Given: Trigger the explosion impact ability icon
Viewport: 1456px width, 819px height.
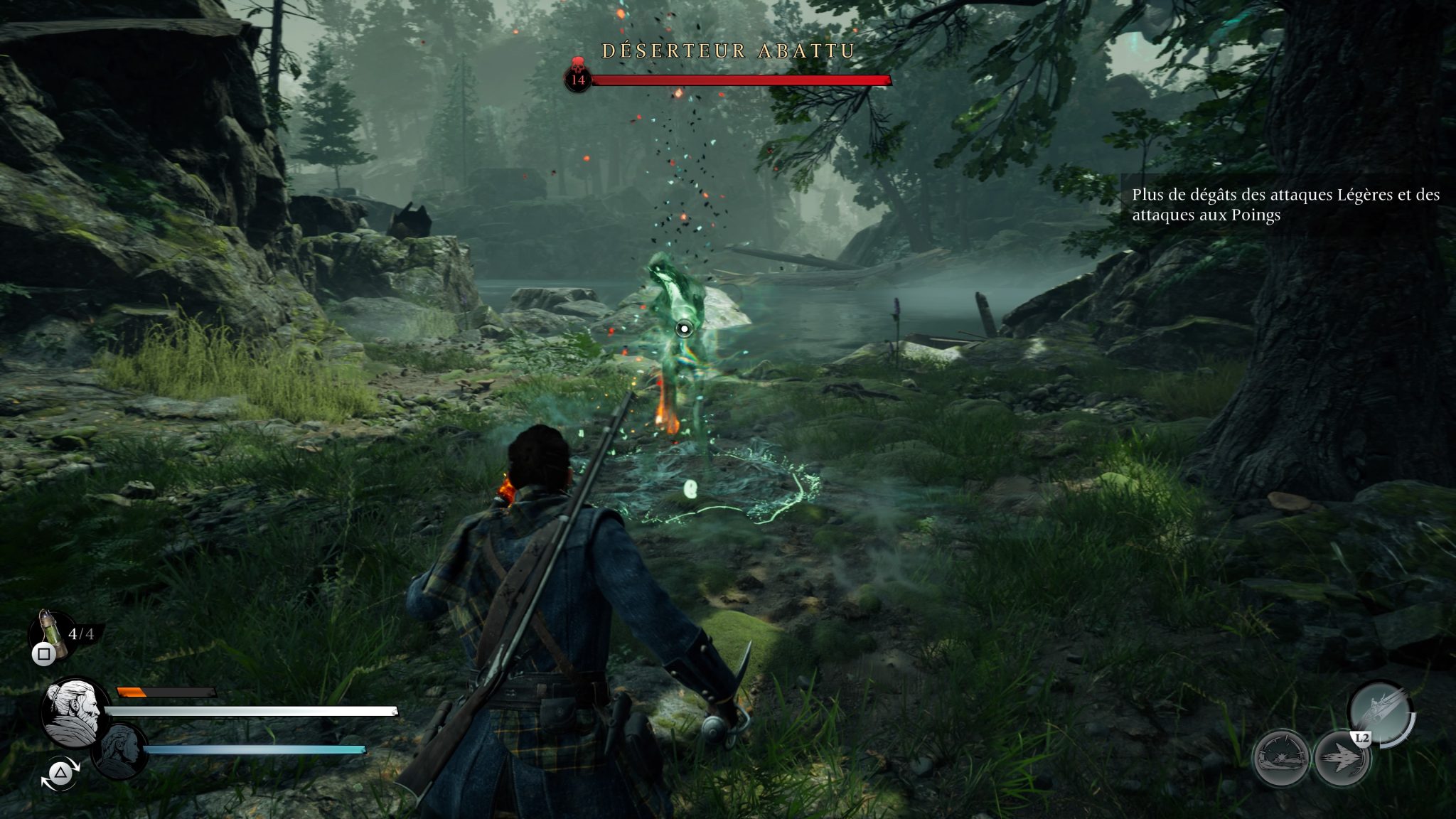Looking at the screenshot, I should point(1281,758).
